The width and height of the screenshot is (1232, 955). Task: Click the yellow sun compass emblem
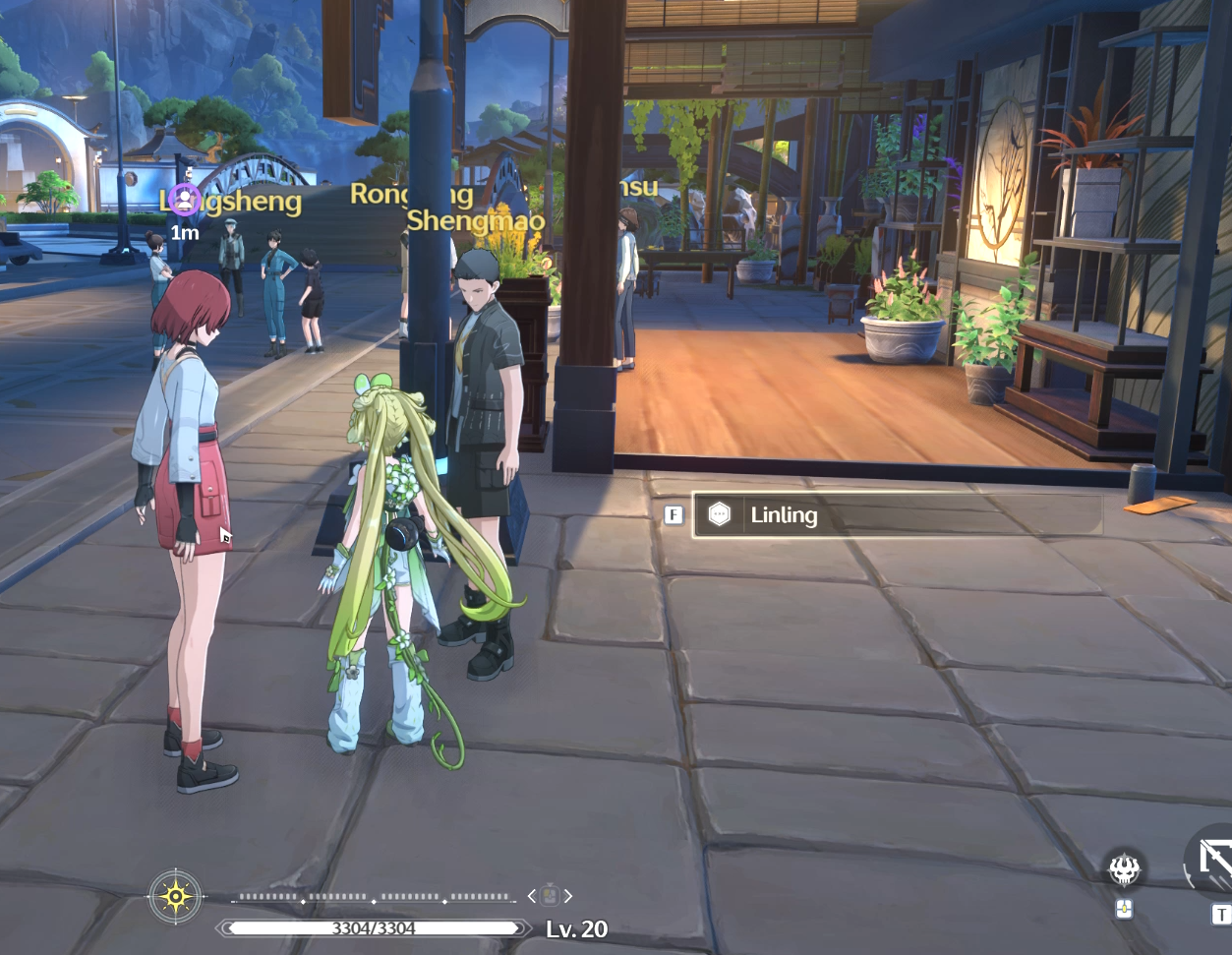(175, 896)
